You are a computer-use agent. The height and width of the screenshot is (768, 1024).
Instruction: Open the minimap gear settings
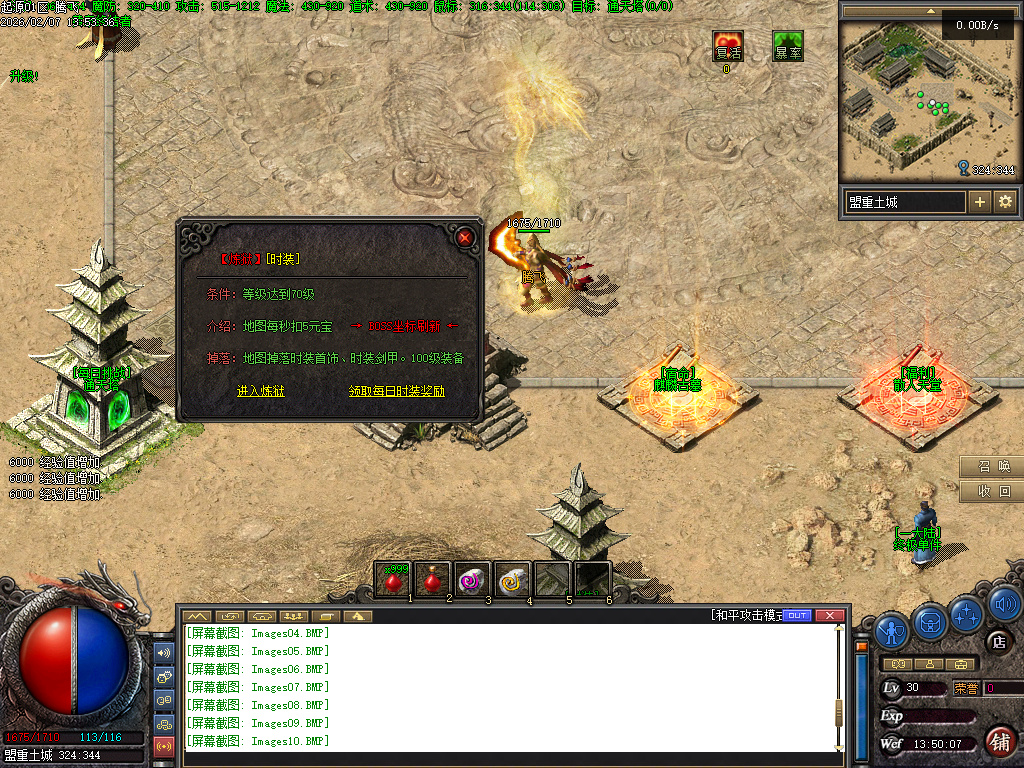[1005, 202]
